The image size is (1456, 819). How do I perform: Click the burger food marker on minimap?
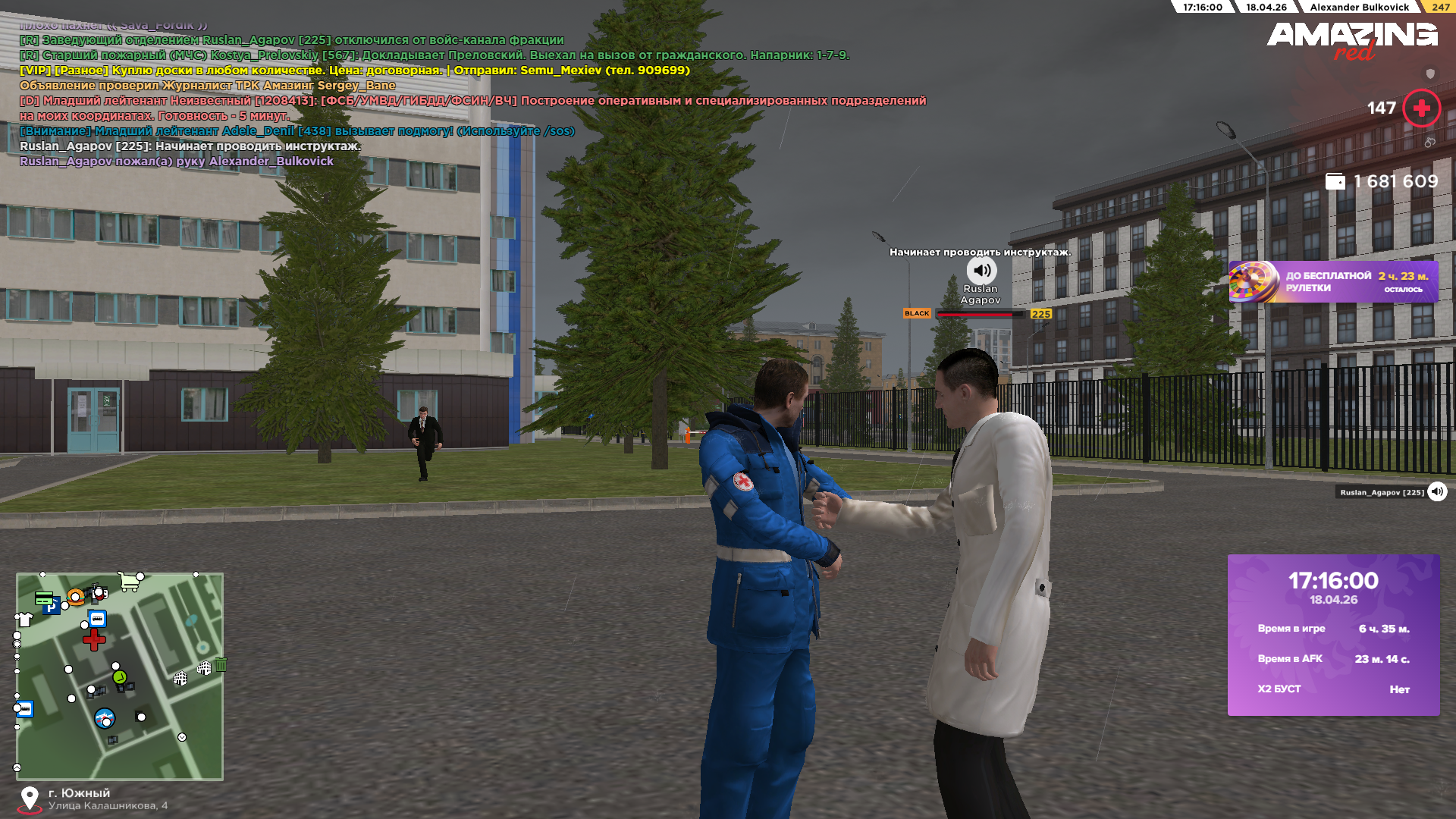click(75, 597)
